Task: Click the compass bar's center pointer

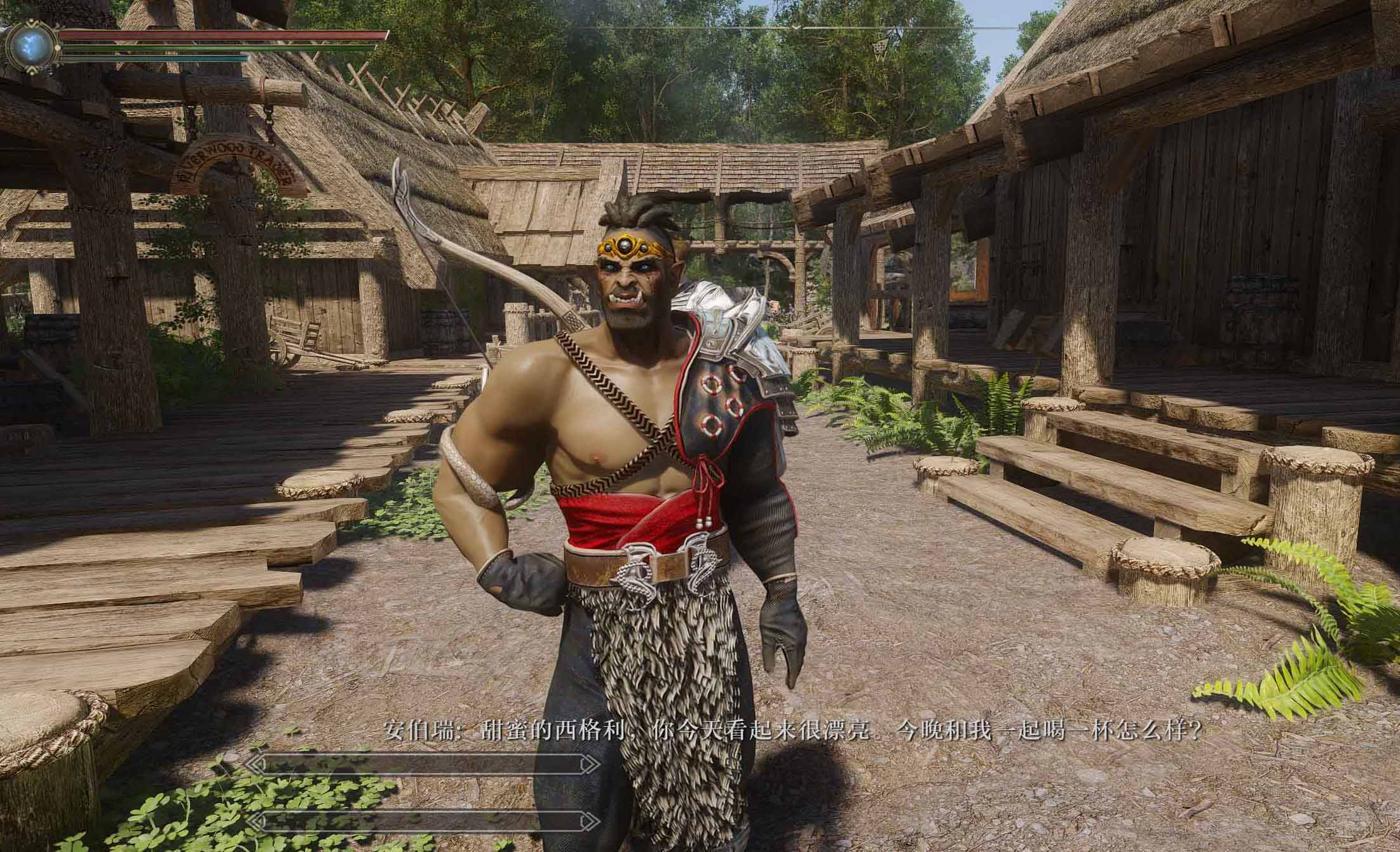Action: pyautogui.click(x=796, y=28)
